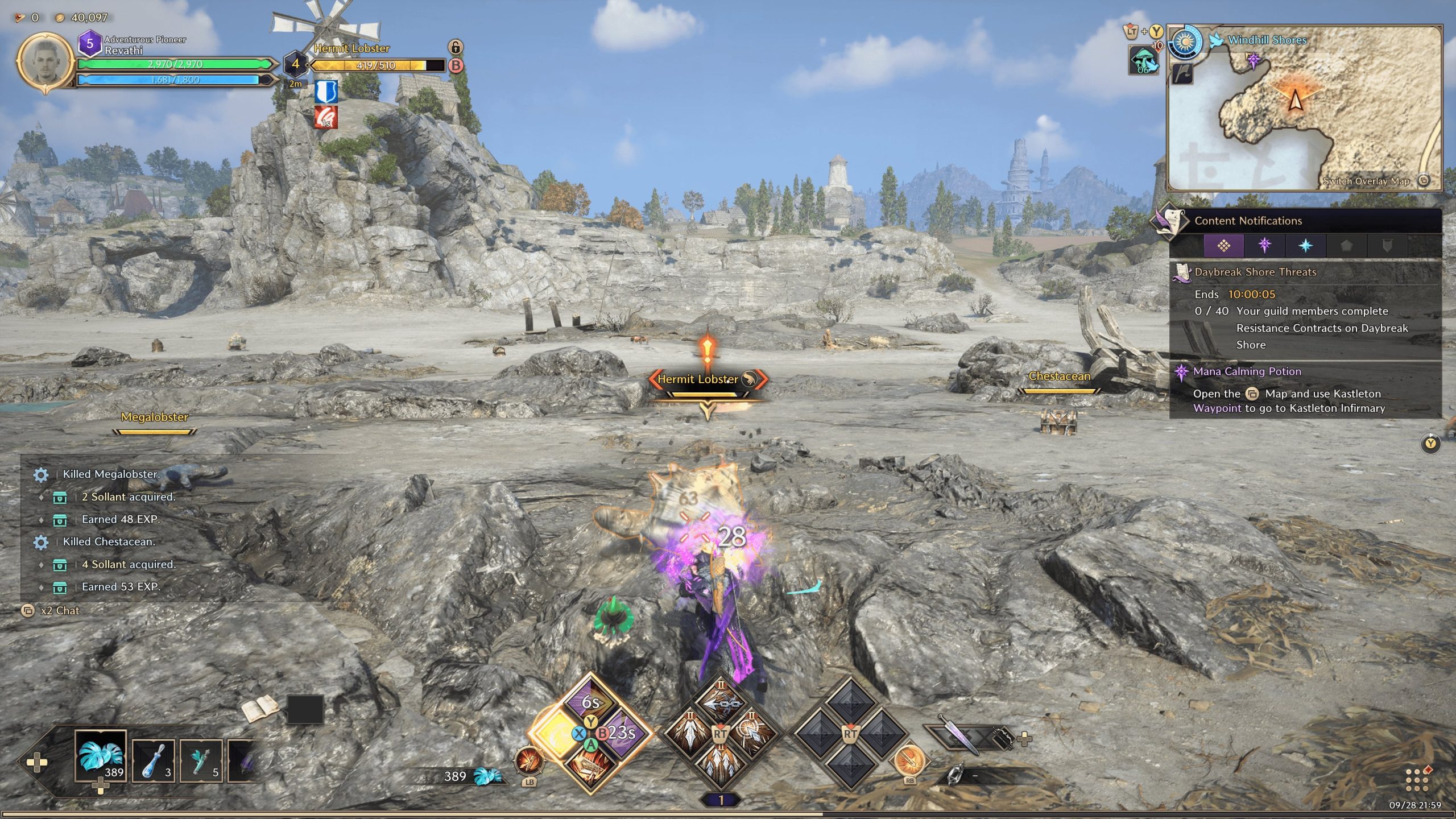Image resolution: width=1456 pixels, height=819 pixels.
Task: Switch to the blue star notifications tab
Action: pyautogui.click(x=1305, y=245)
